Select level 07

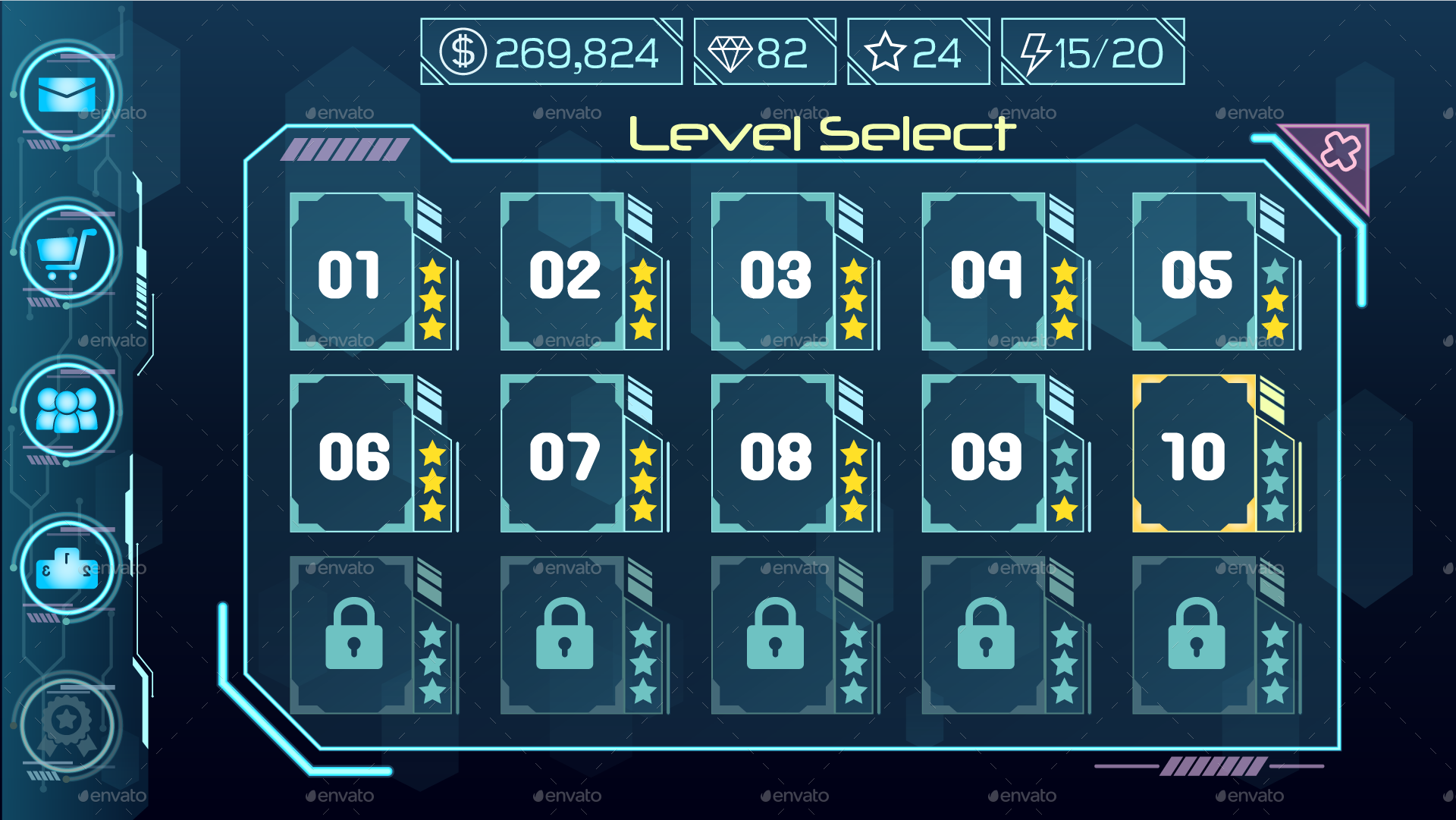[x=563, y=454]
